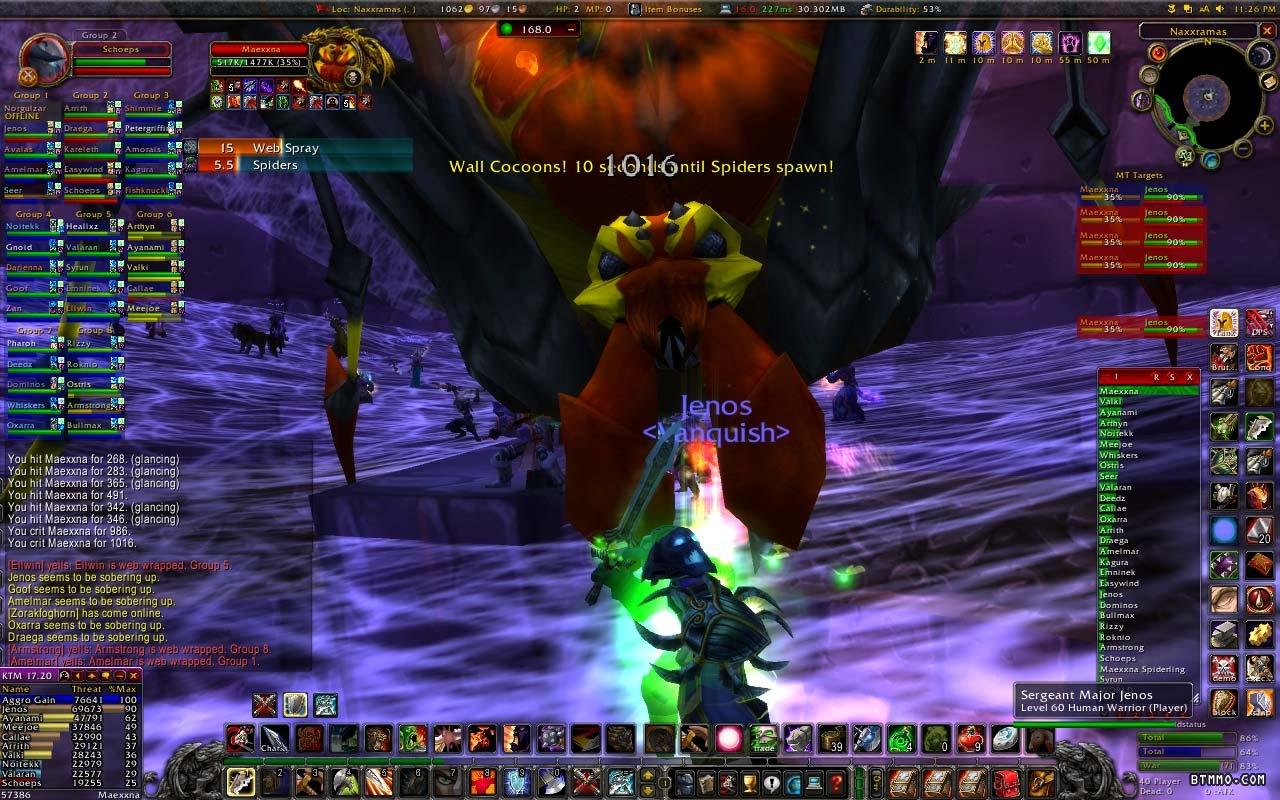The height and width of the screenshot is (800, 1280).
Task: Choose the first stance button with crossed swords
Action: pos(264,705)
